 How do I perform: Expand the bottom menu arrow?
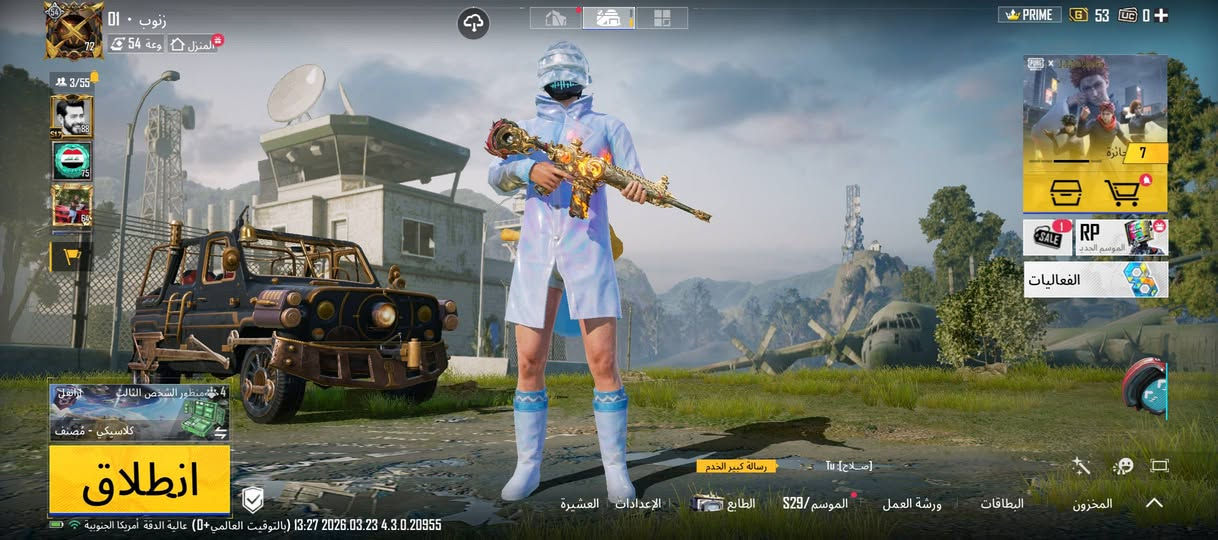point(1154,503)
